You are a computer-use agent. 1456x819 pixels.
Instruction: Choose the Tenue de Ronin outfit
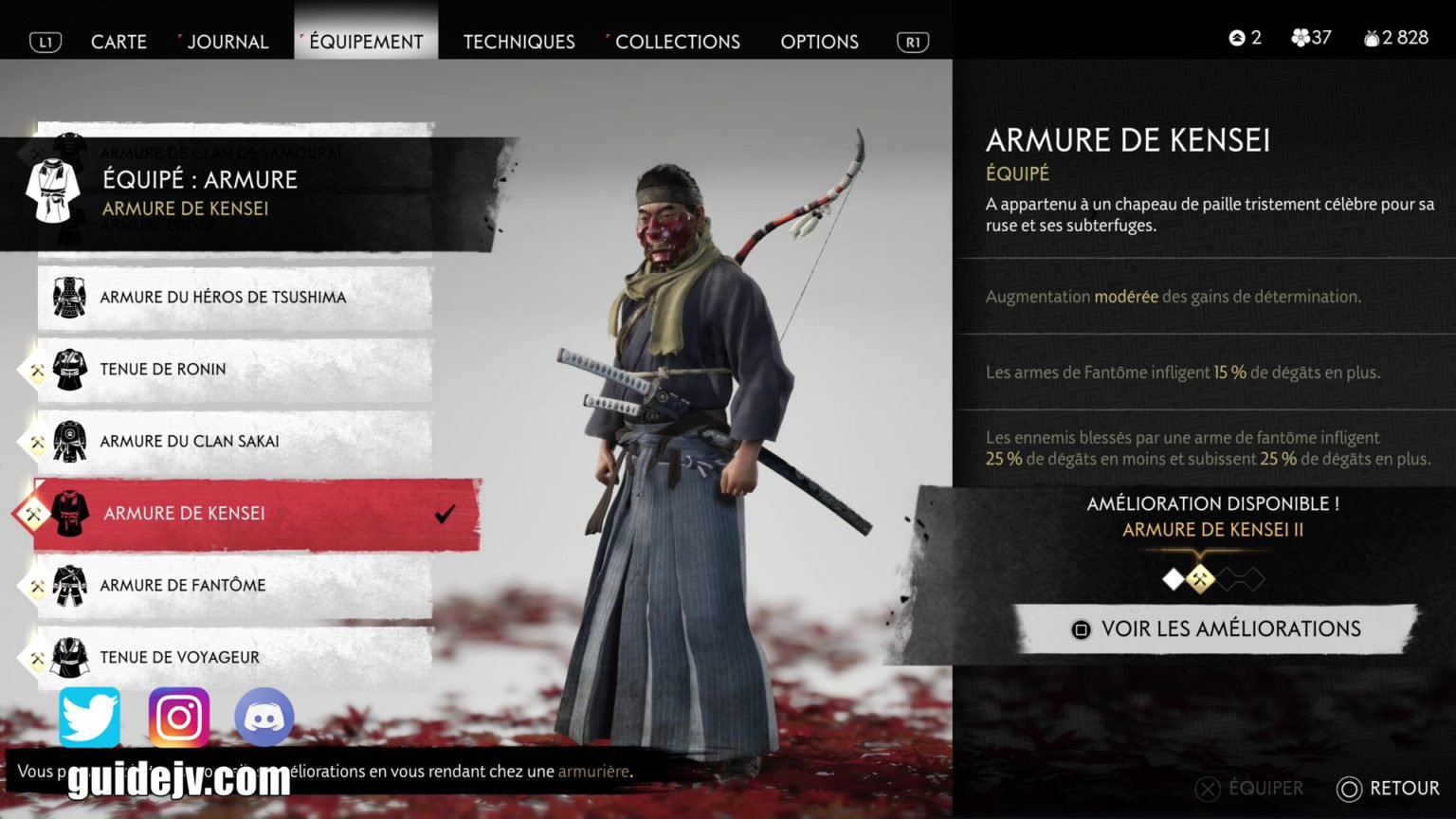163,370
